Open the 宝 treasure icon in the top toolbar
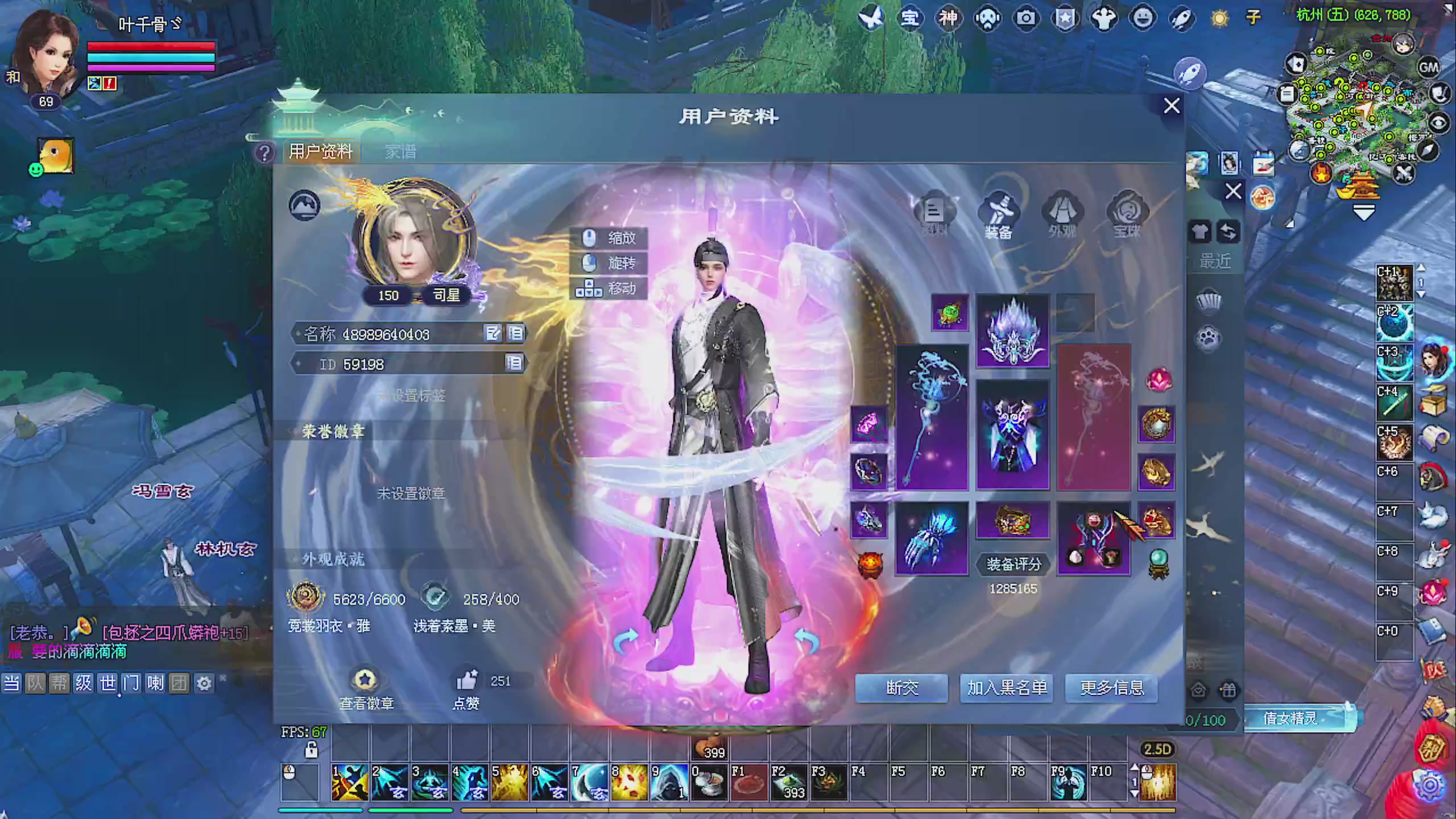The height and width of the screenshot is (819, 1456). tap(910, 18)
